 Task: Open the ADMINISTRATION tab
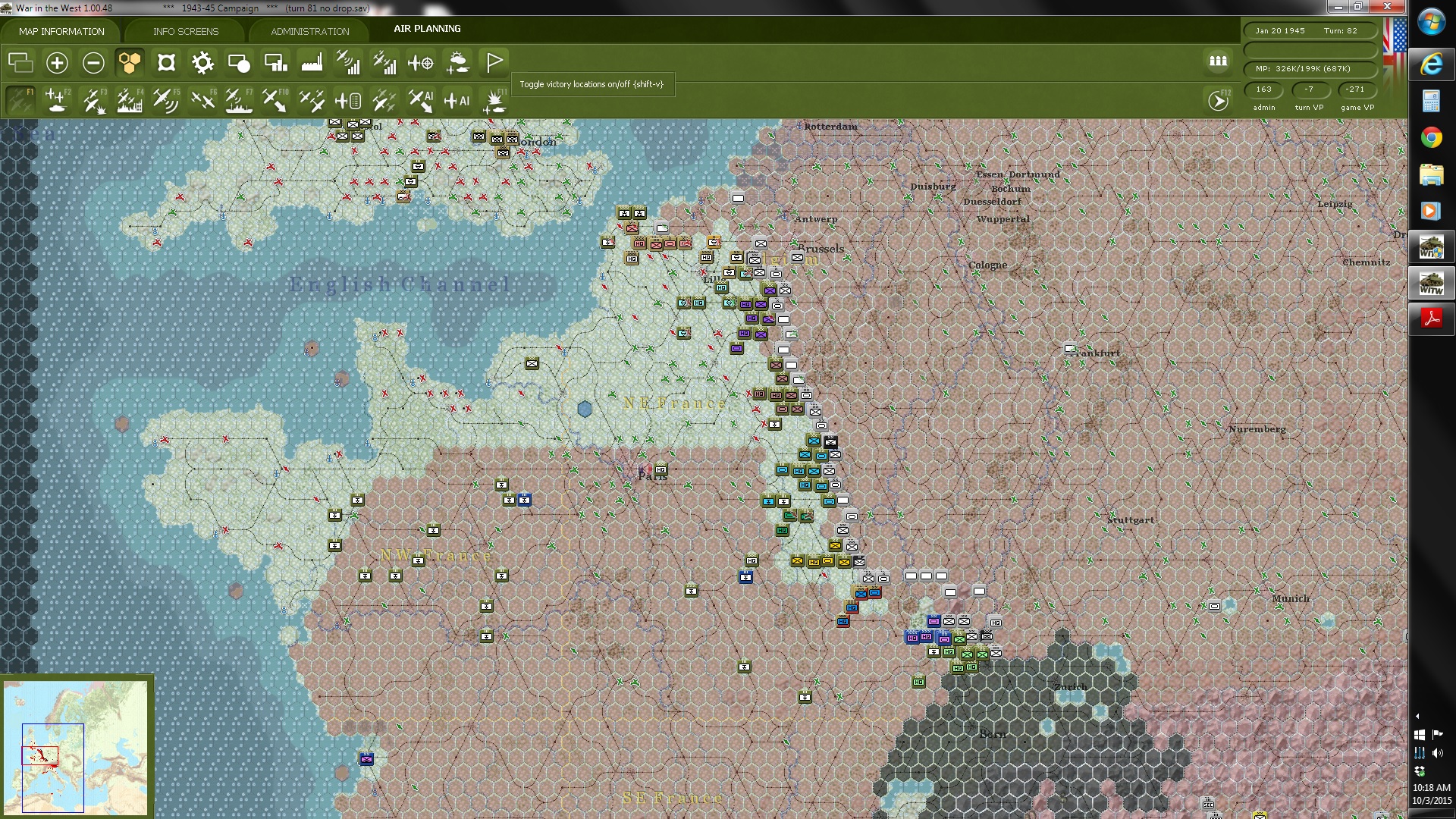308,31
